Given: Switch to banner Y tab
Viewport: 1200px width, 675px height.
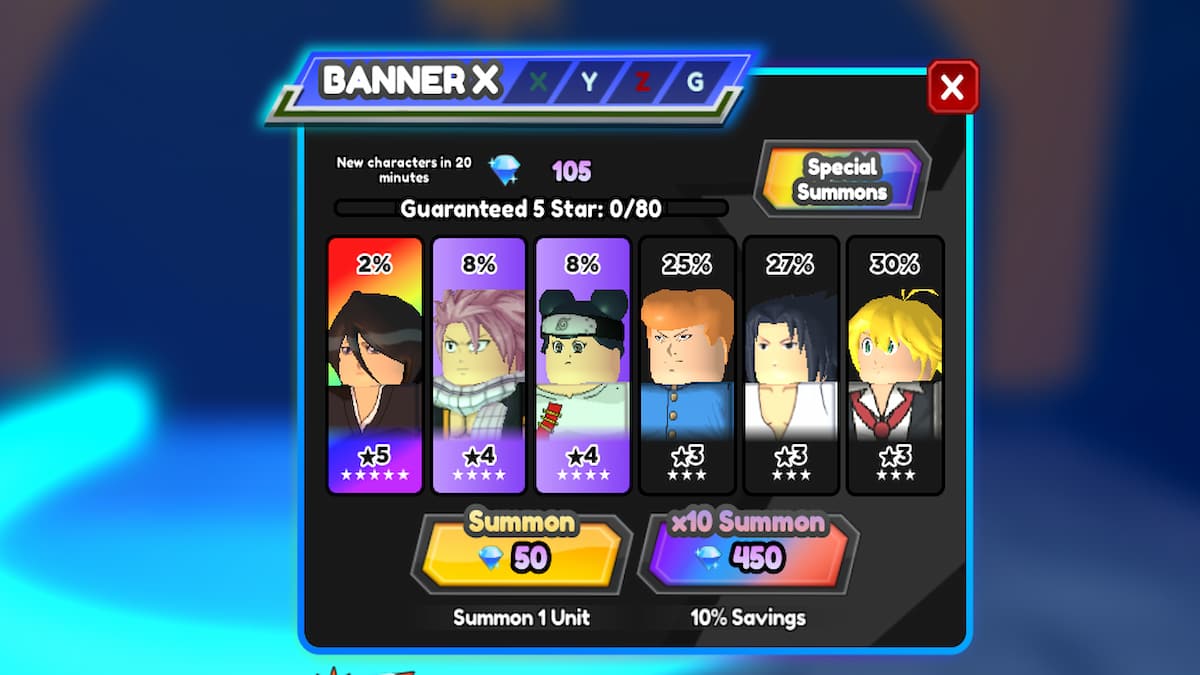Looking at the screenshot, I should tap(589, 83).
